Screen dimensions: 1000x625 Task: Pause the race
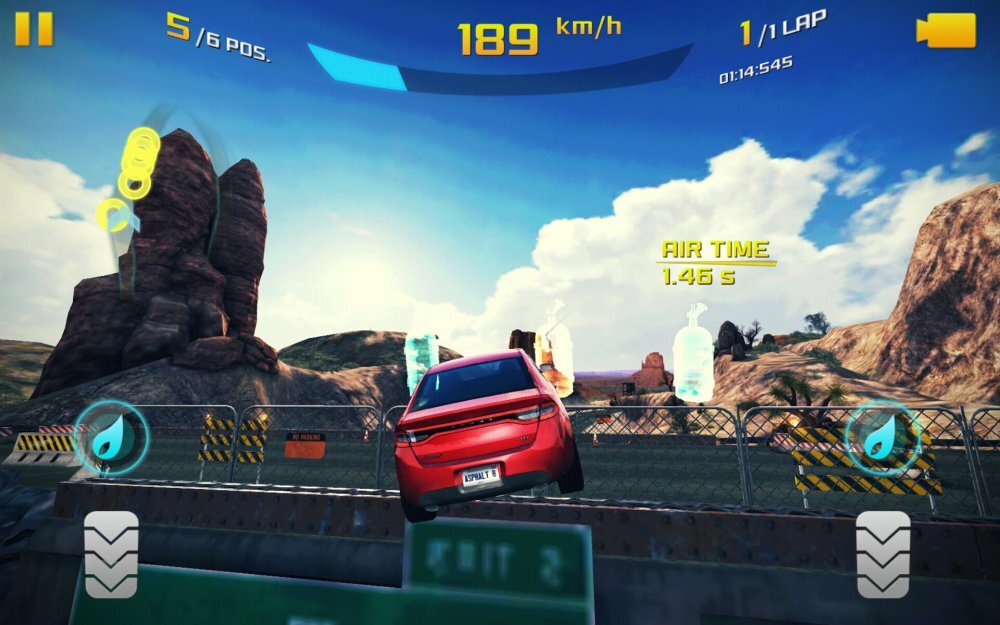coord(34,28)
